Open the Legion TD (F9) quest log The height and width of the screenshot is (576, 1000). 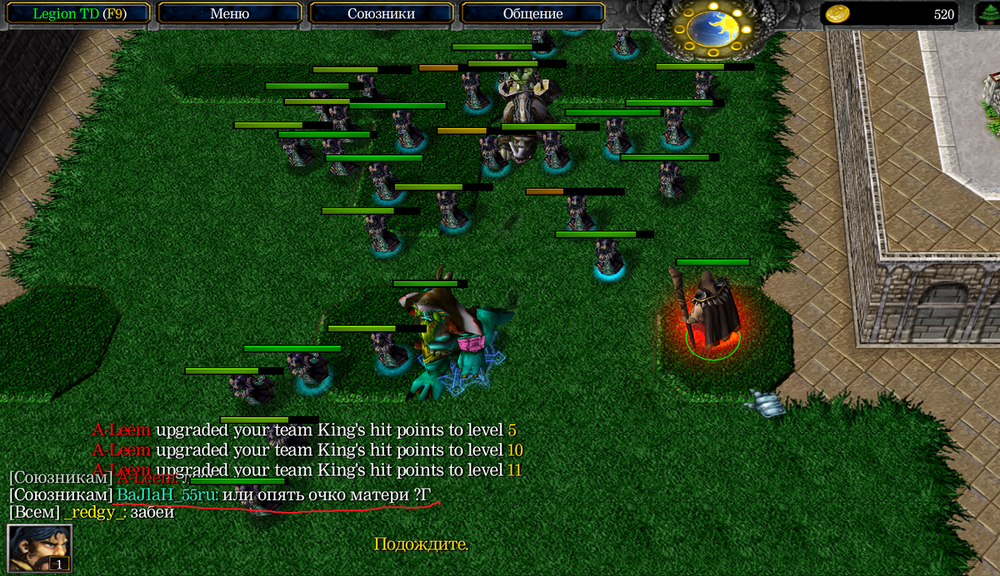click(76, 14)
